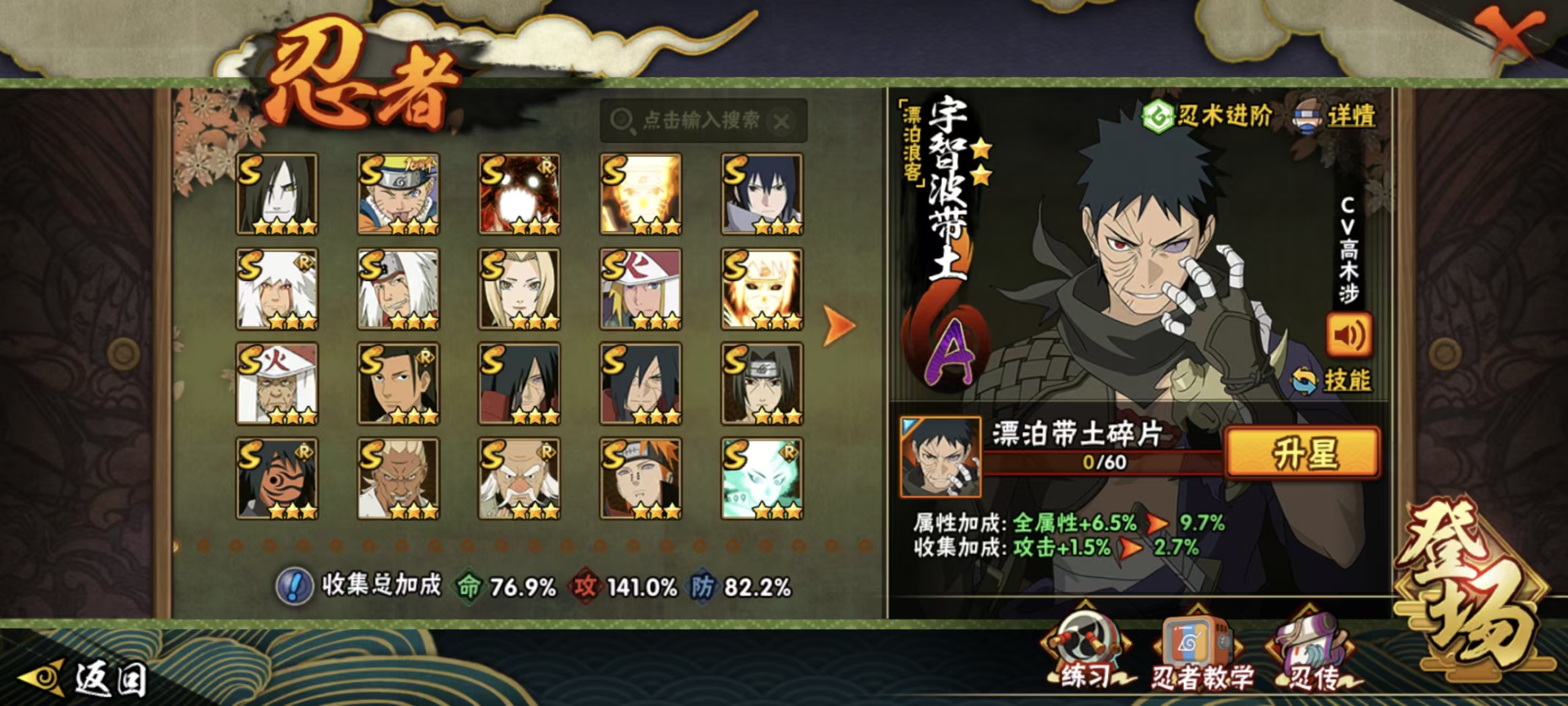1568x706 pixels.
Task: Select the orange-haired Pain portrait
Action: pyautogui.click(x=640, y=478)
